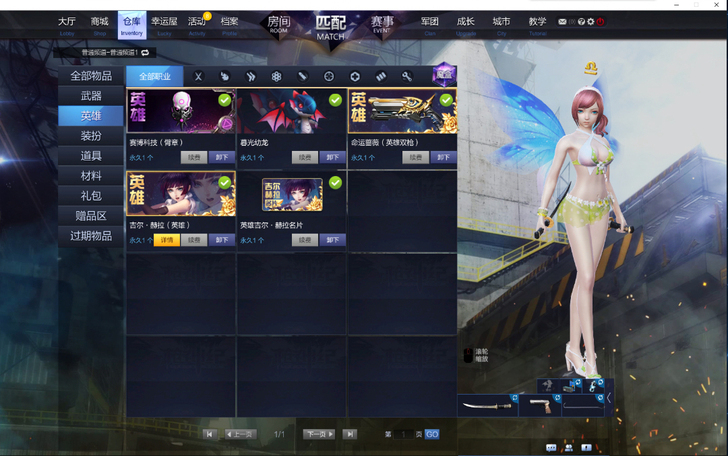Go to the 商城 shop
The width and height of the screenshot is (728, 456).
[99, 24]
